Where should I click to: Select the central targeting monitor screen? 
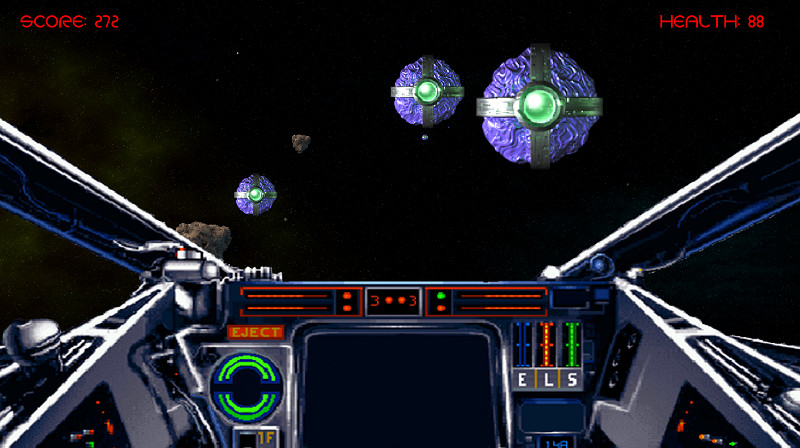401,385
